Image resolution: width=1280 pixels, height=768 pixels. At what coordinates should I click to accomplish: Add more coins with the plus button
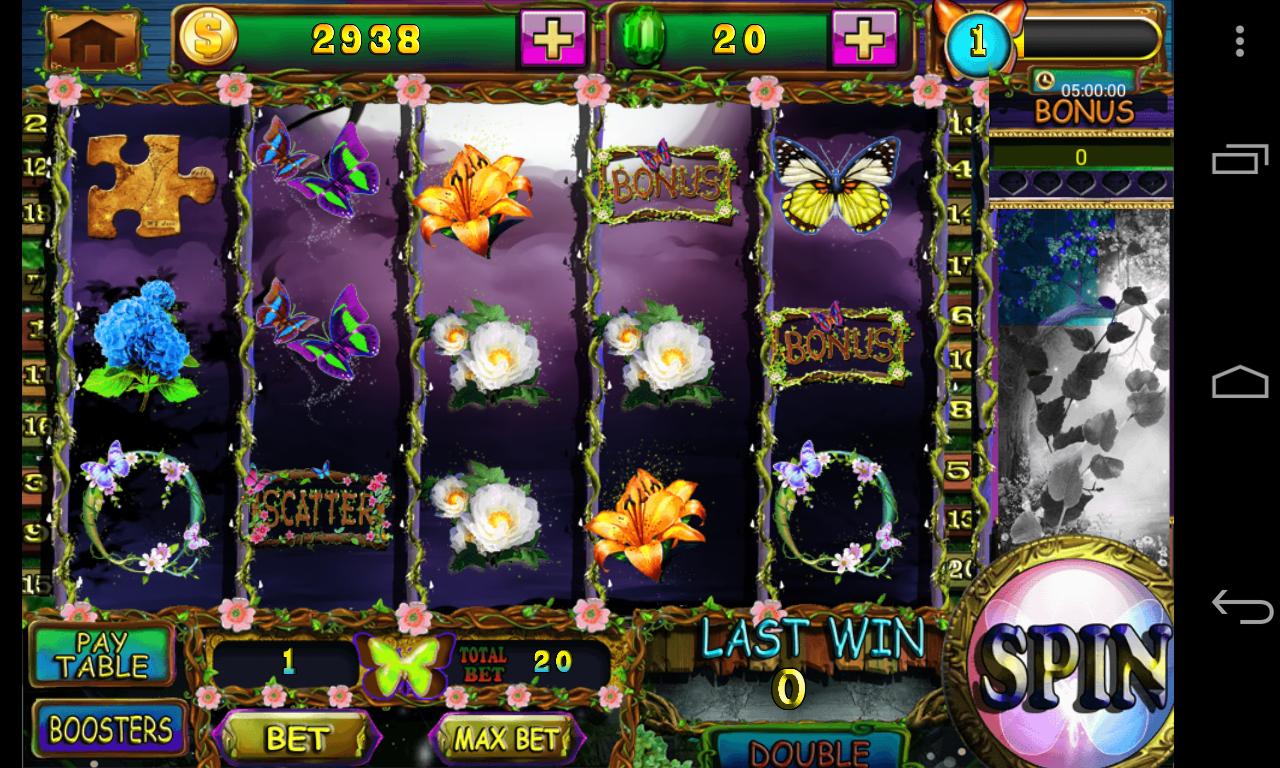[x=552, y=40]
